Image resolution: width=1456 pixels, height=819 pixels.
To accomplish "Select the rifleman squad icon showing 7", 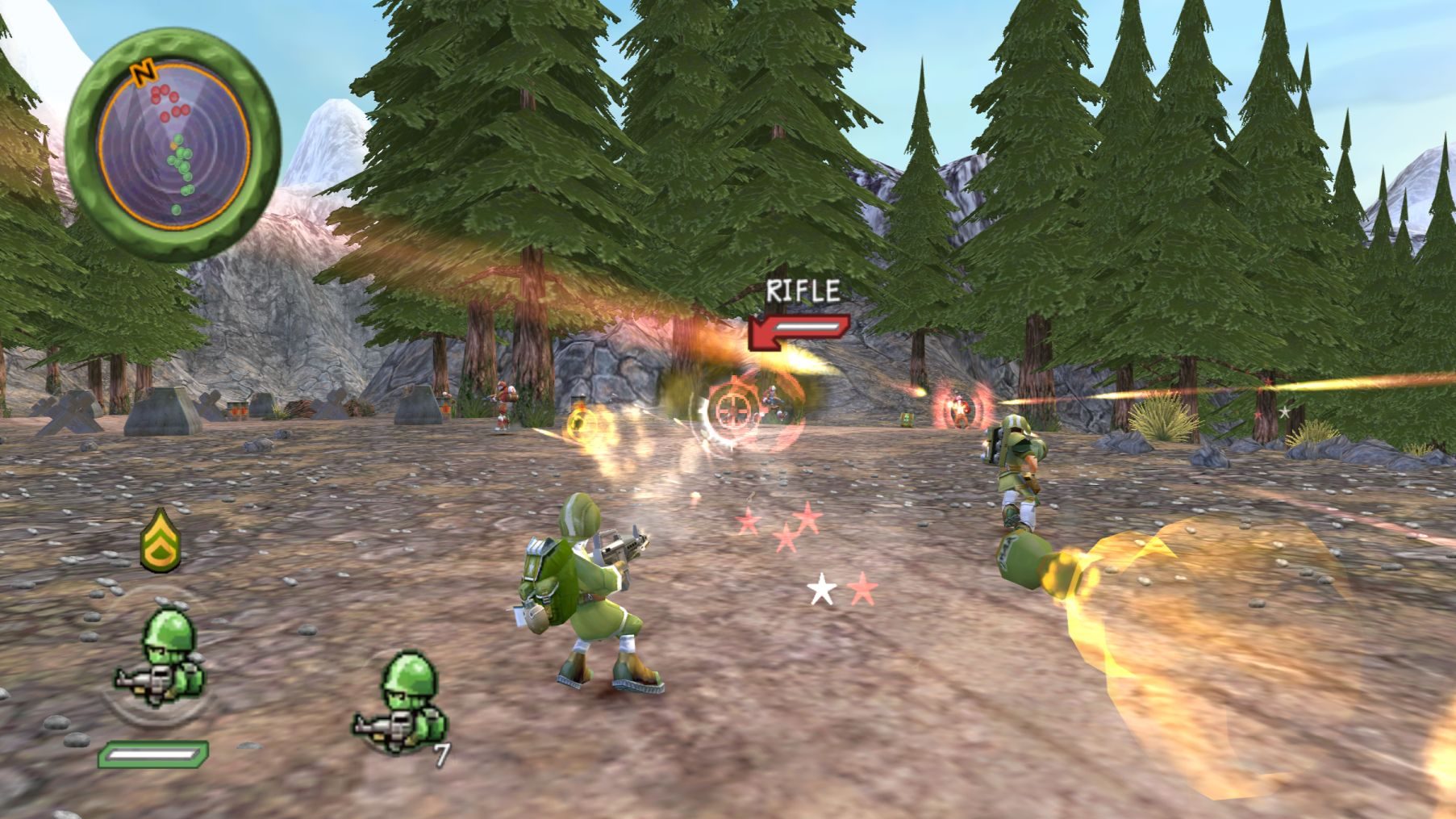I will 401,703.
